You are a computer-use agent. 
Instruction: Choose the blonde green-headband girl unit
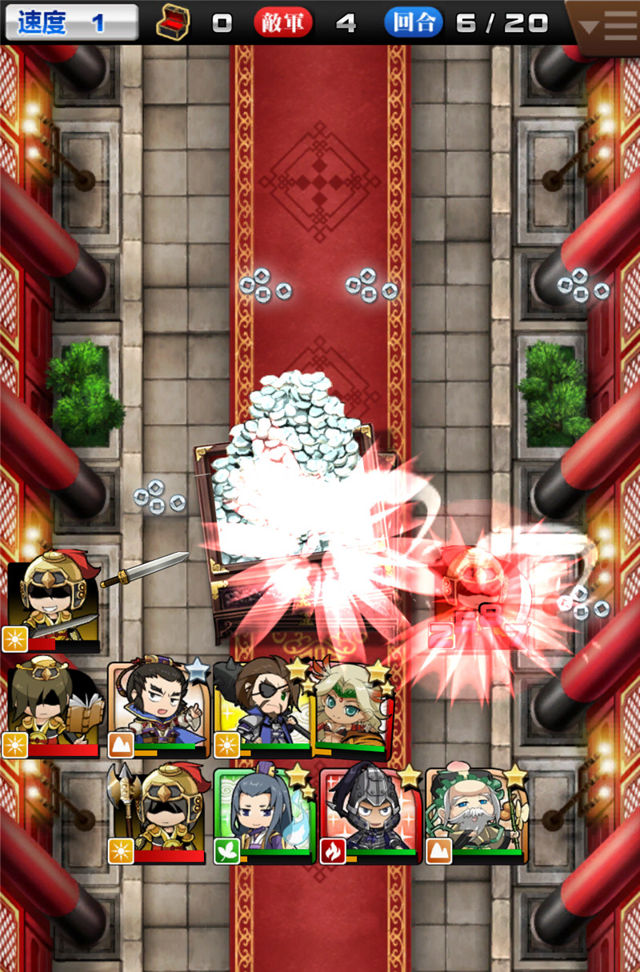pos(351,704)
